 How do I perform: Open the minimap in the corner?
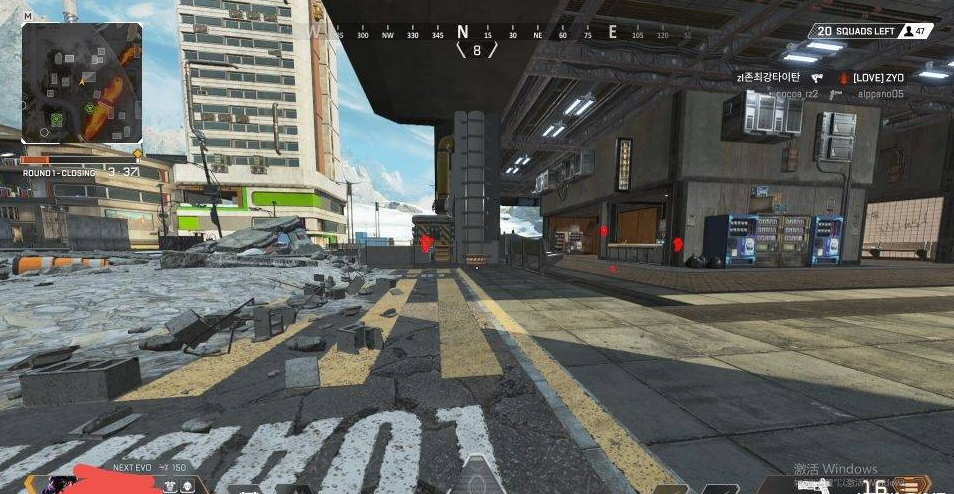click(82, 82)
